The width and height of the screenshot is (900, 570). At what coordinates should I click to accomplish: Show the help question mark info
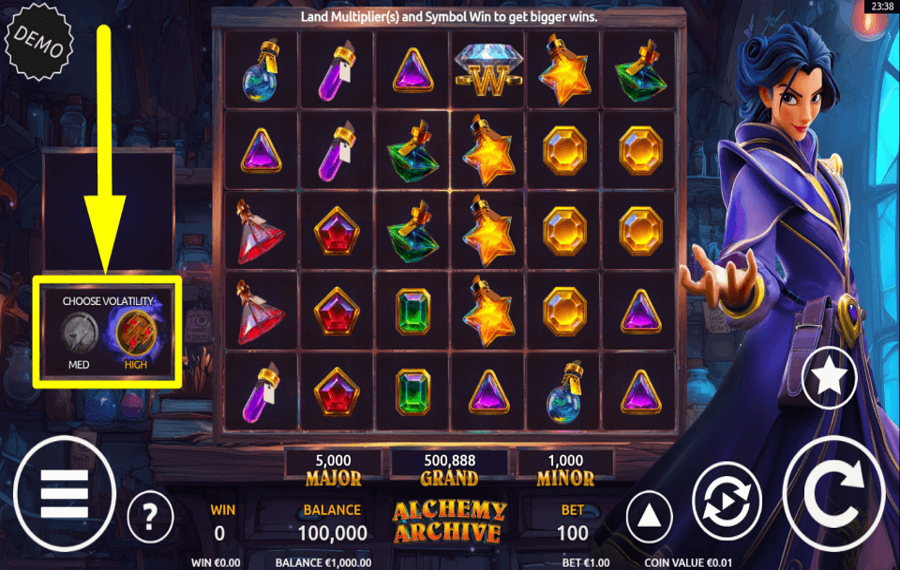(x=150, y=516)
